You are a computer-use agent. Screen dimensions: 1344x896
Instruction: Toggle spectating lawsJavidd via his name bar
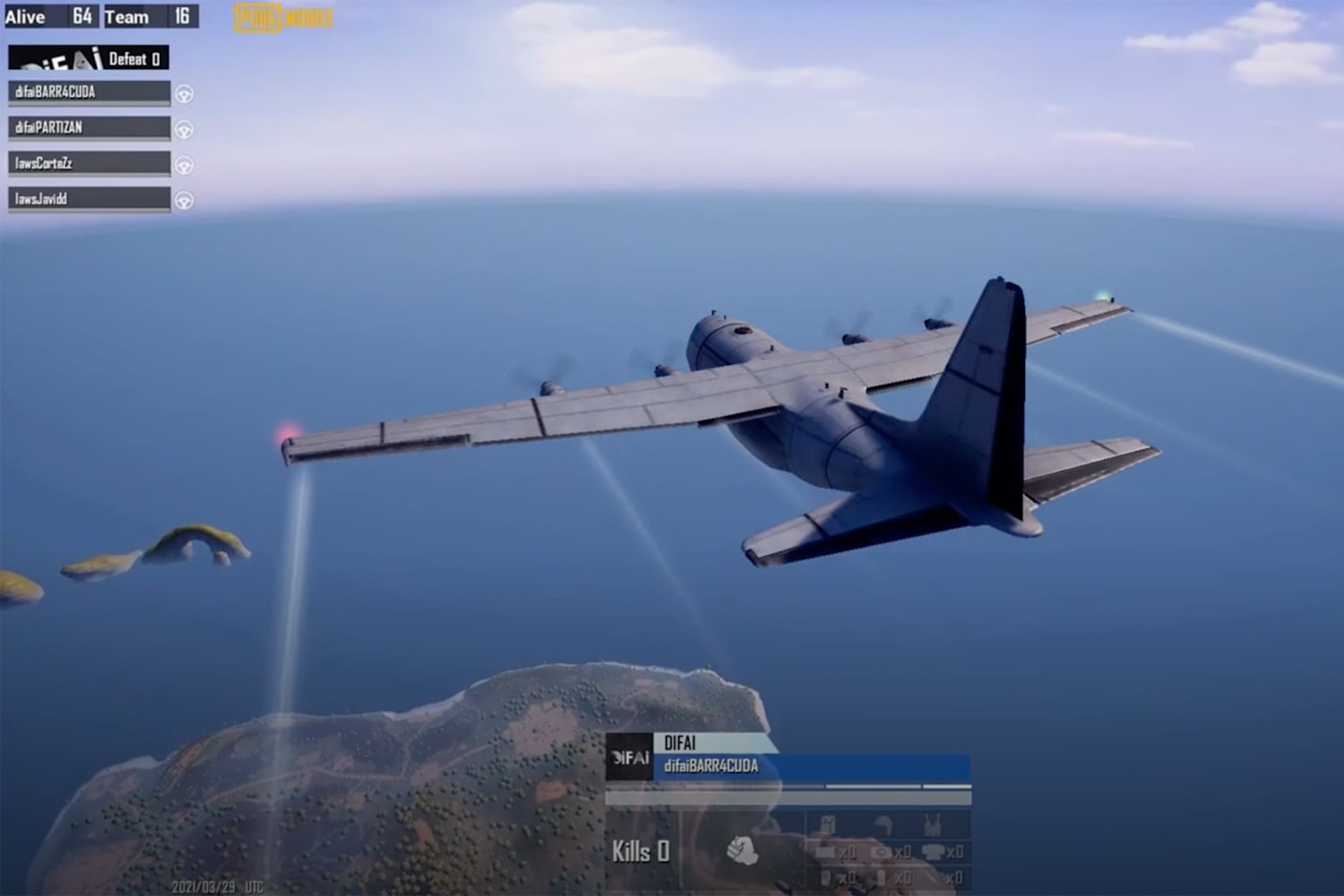[x=85, y=198]
